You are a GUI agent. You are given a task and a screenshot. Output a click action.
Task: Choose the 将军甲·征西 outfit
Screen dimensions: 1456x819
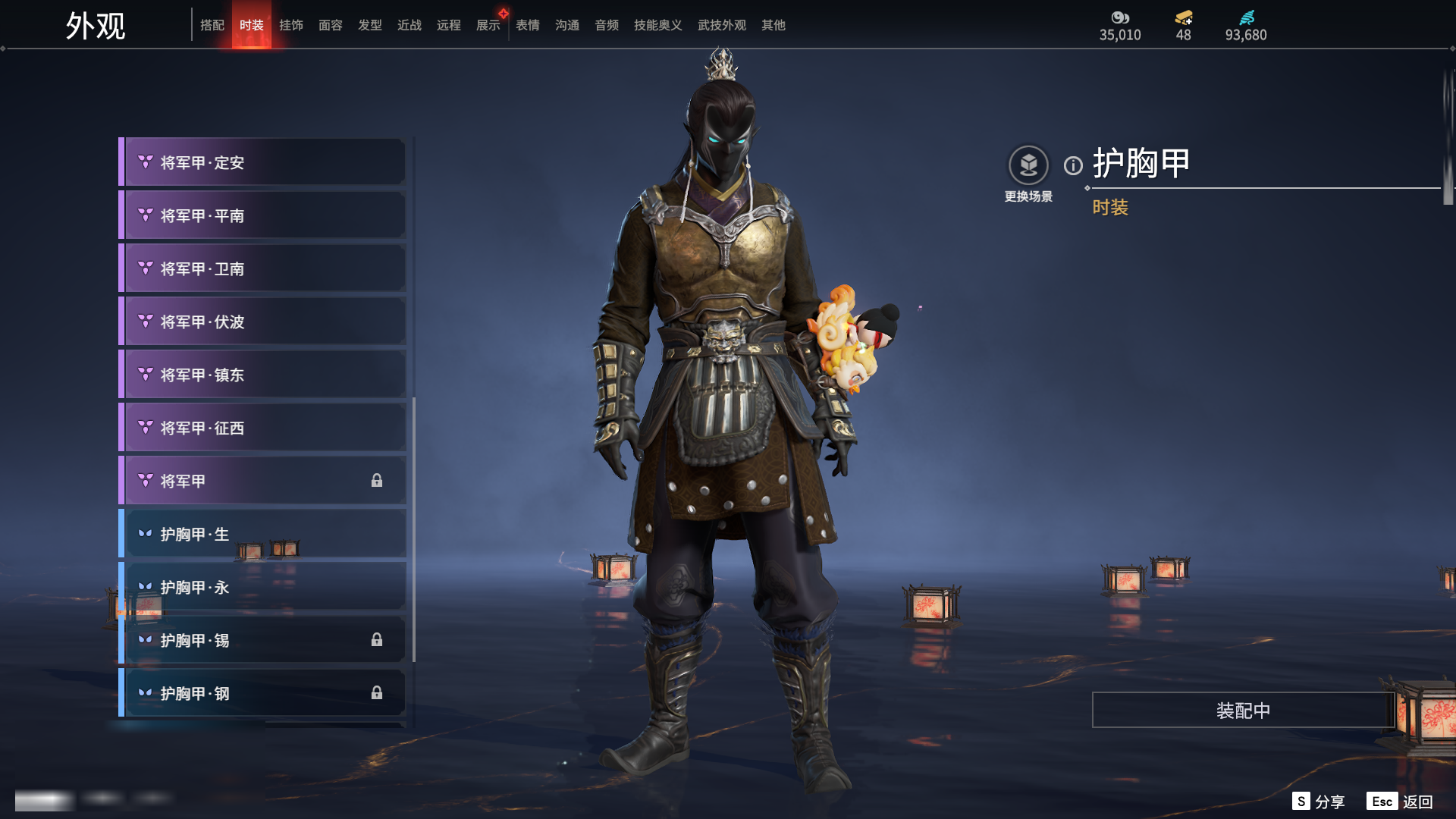point(262,428)
